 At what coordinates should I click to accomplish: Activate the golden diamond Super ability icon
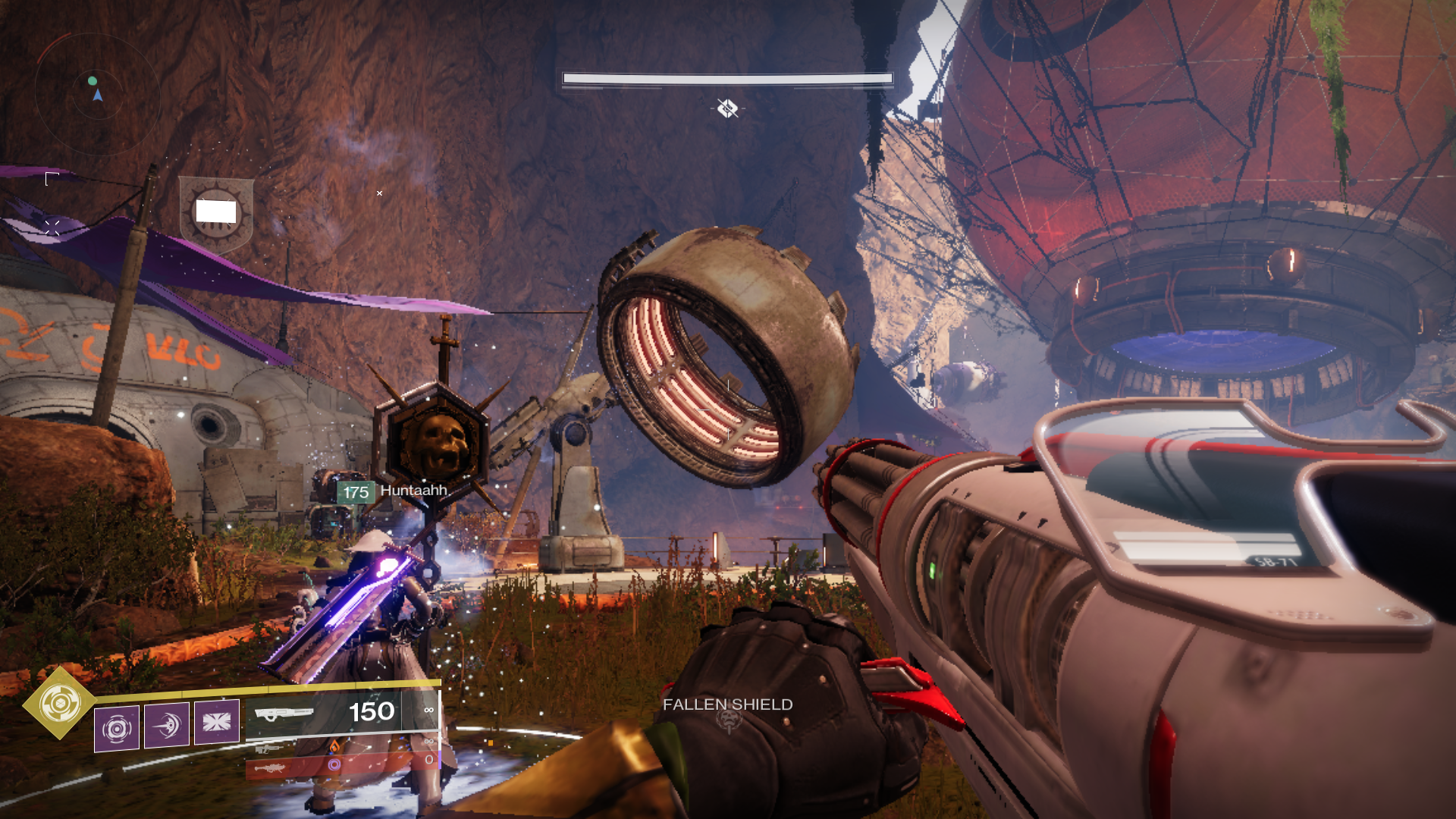pyautogui.click(x=59, y=704)
